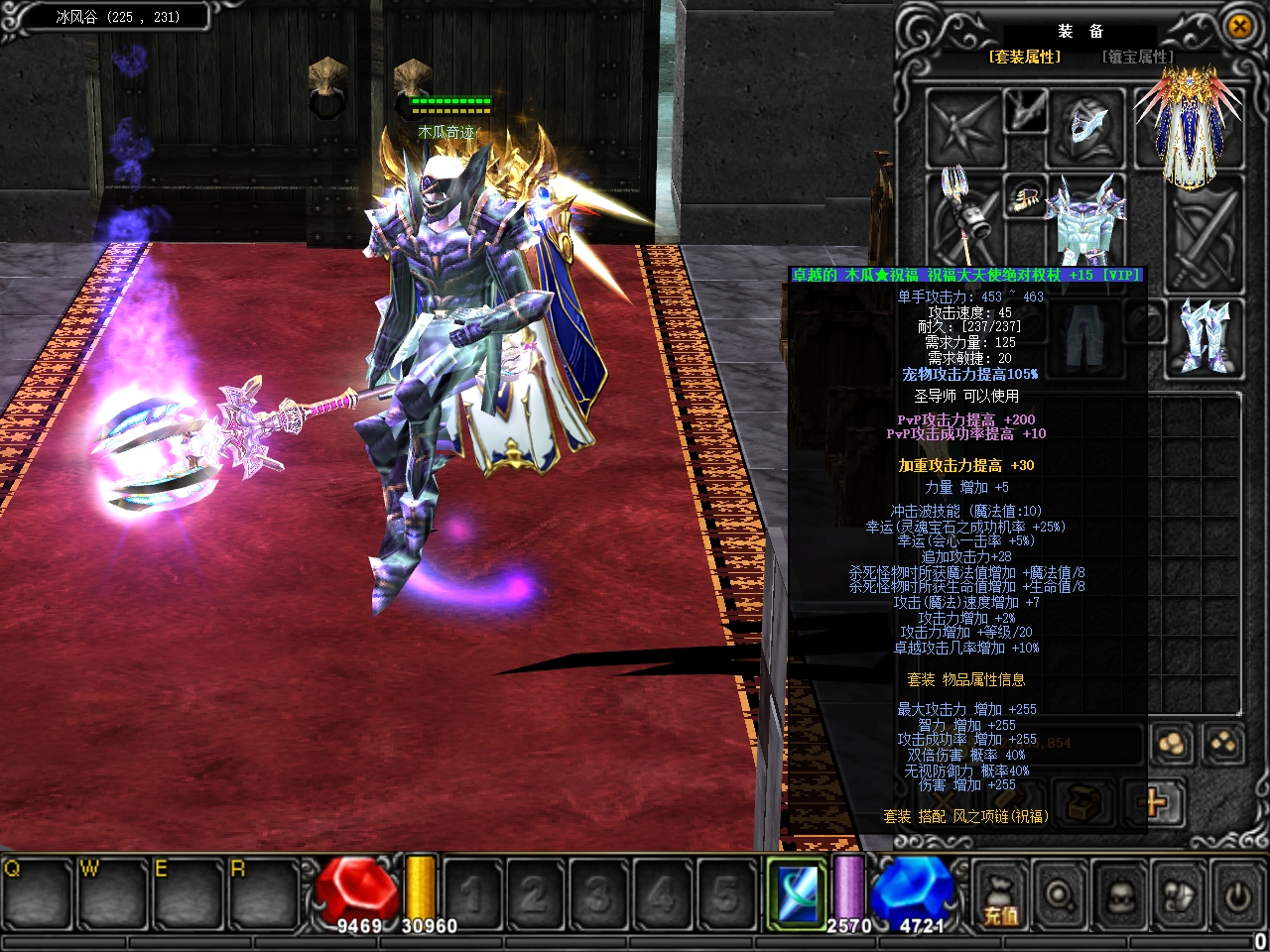Click the power system menu button
Screen dimensions: 1270x952
pos(1236,897)
